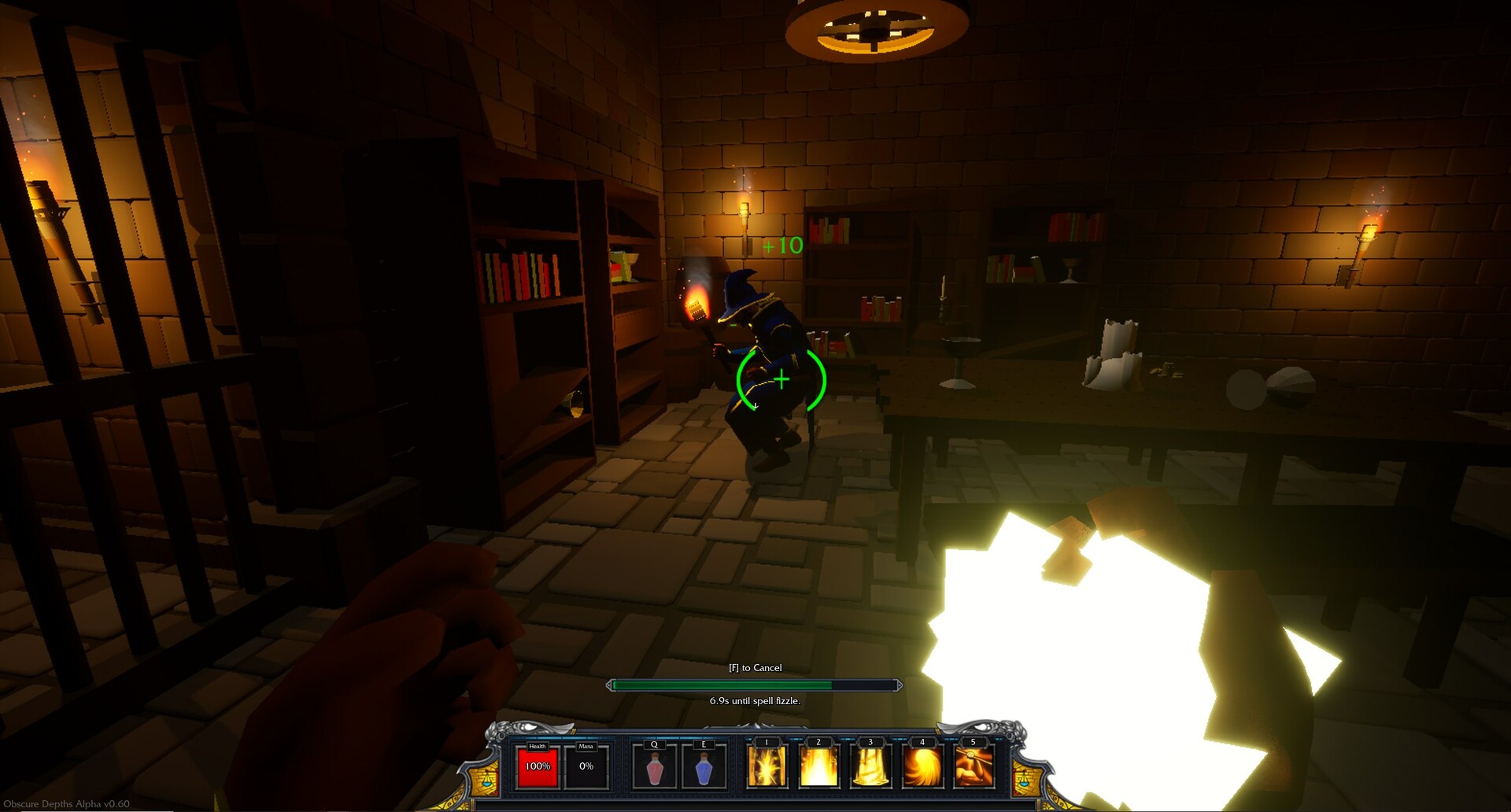Toggle the Health percentage display

[x=537, y=767]
